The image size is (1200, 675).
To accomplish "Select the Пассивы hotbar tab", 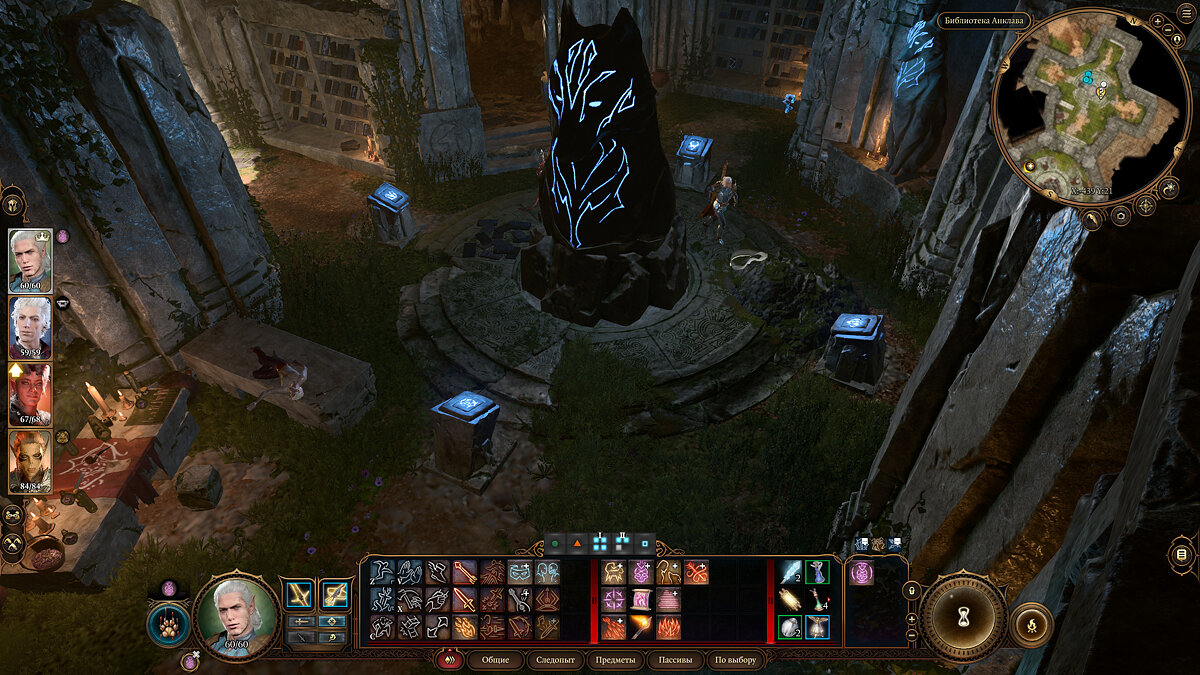I will (674, 660).
